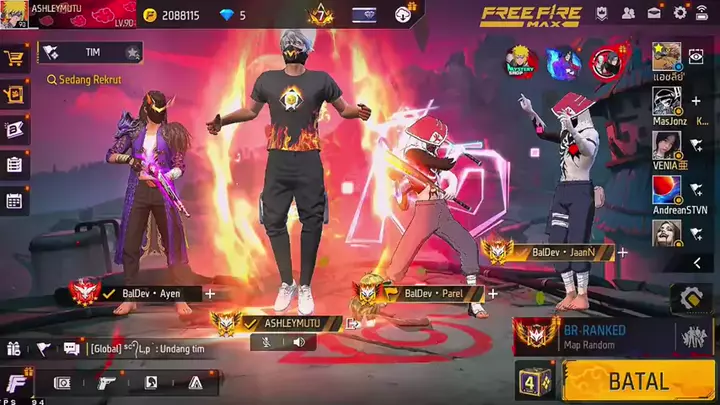Open the friends list icon
Screen dimensions: 720x405
click(x=628, y=13)
